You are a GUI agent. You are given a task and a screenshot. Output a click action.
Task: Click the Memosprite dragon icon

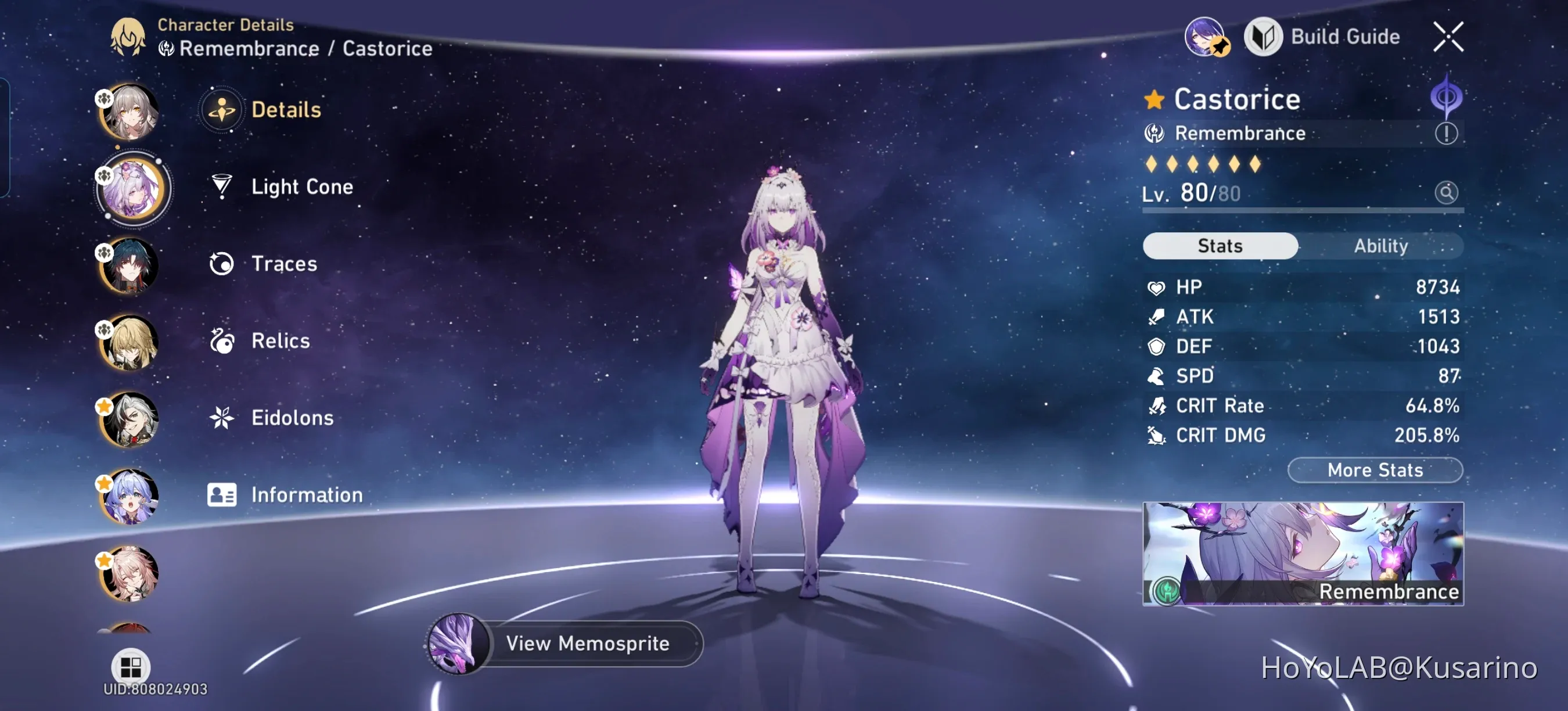[x=457, y=643]
